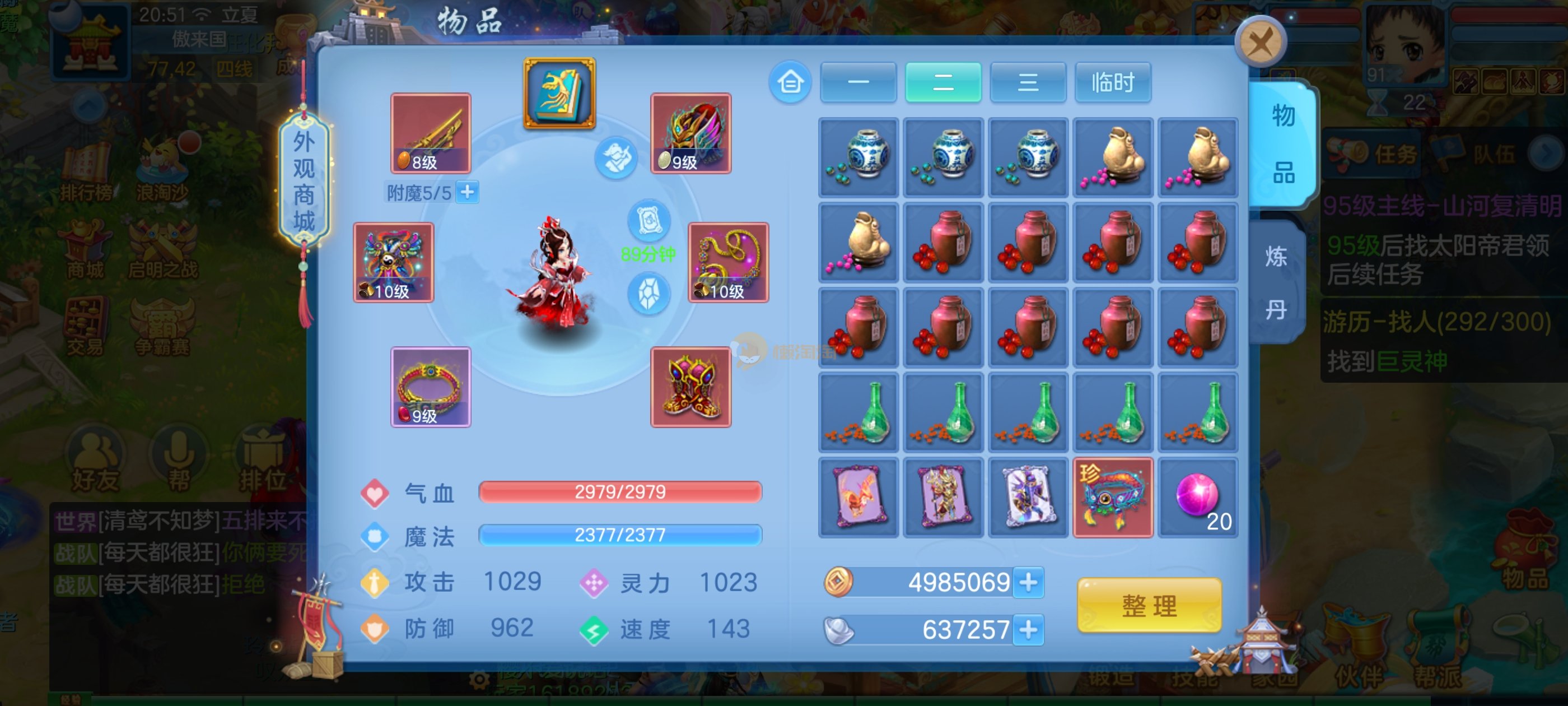This screenshot has height=706, width=1568.
Task: Click the warehouse house icon
Action: (790, 82)
